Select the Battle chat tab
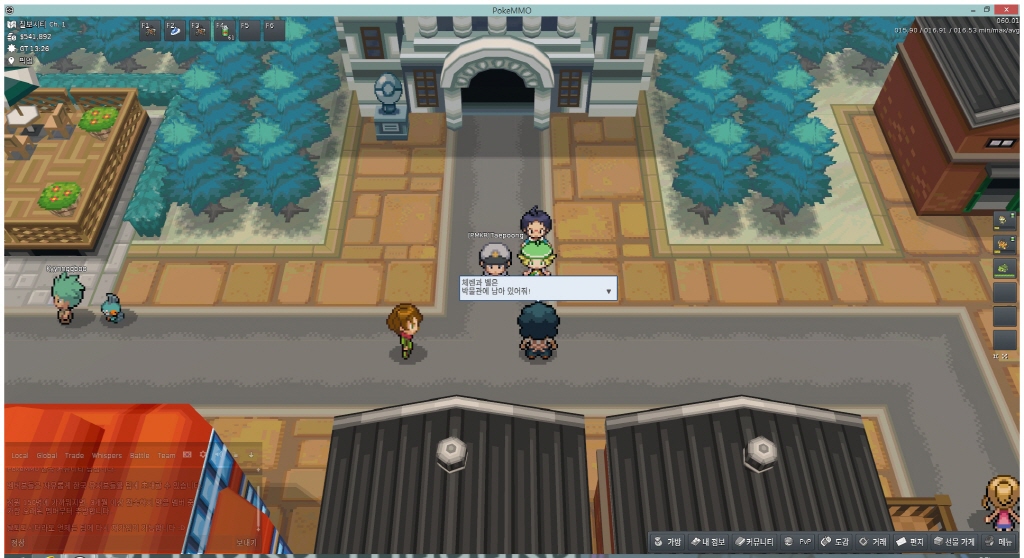This screenshot has height=558, width=1024. (x=139, y=455)
